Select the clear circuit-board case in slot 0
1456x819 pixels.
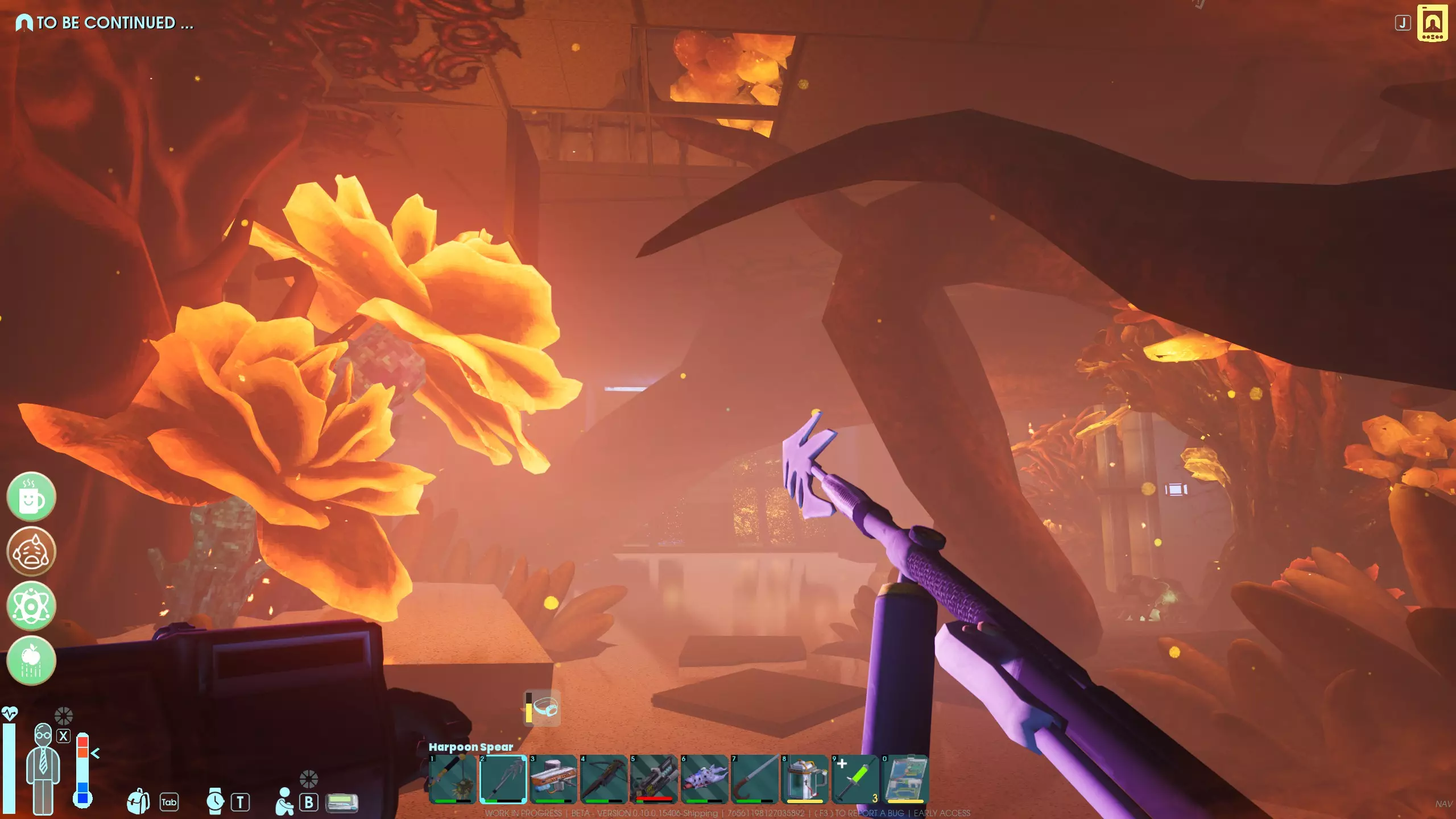click(905, 779)
